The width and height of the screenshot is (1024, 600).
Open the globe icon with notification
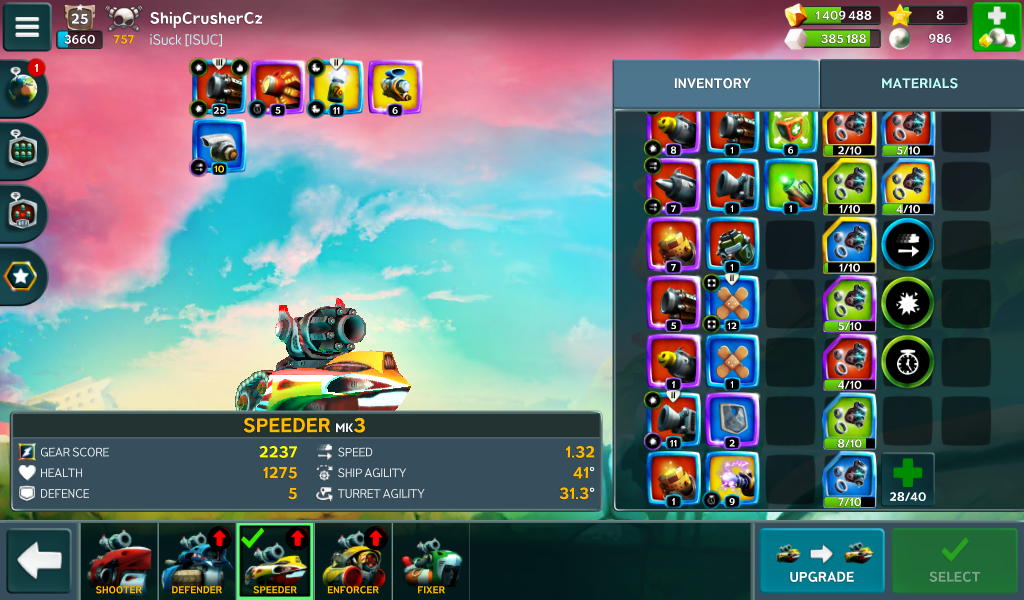click(x=24, y=89)
